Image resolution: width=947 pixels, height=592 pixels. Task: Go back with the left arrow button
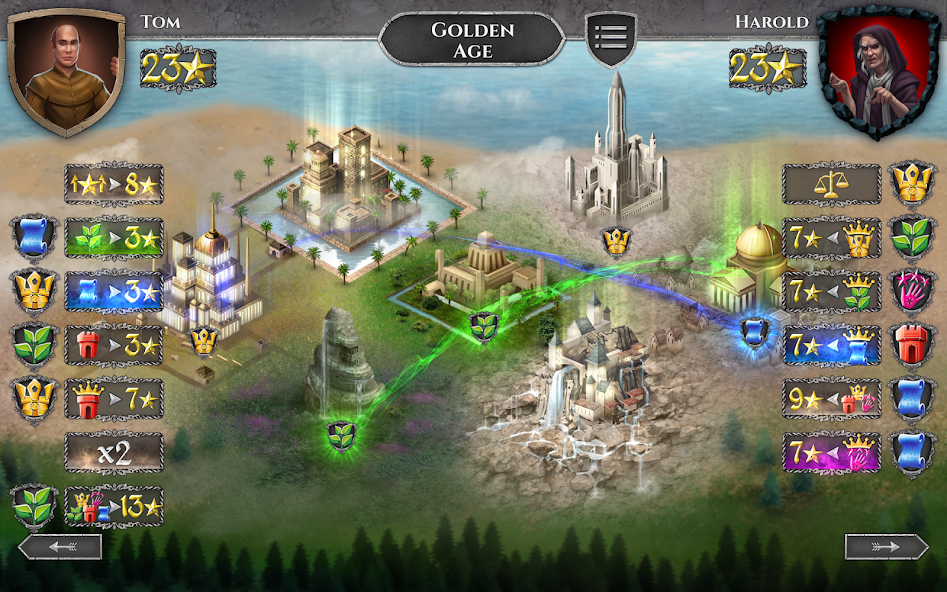(60, 547)
